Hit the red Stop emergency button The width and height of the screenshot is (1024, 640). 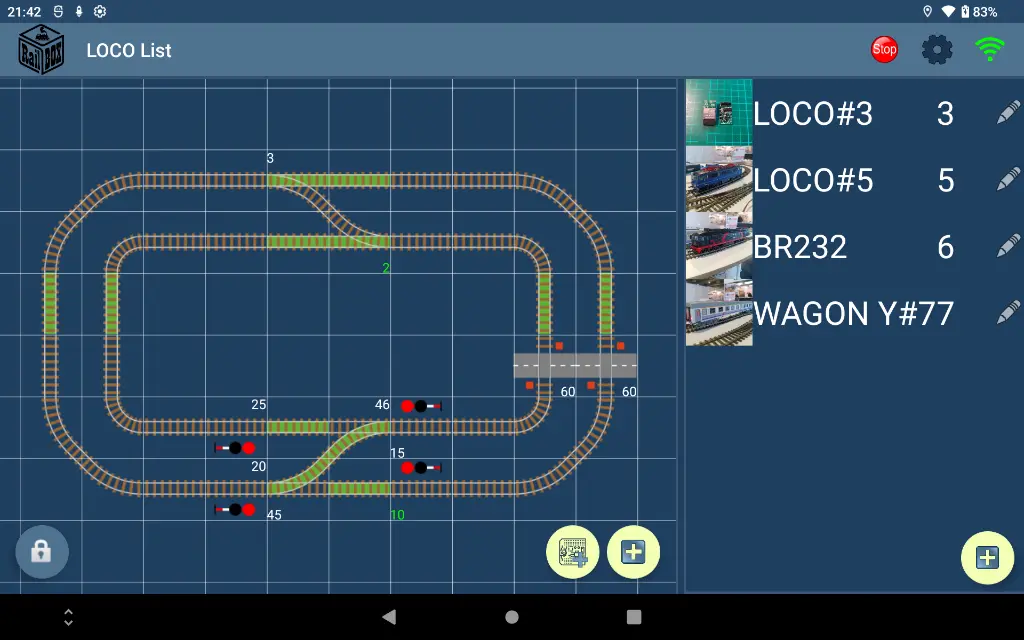884,49
